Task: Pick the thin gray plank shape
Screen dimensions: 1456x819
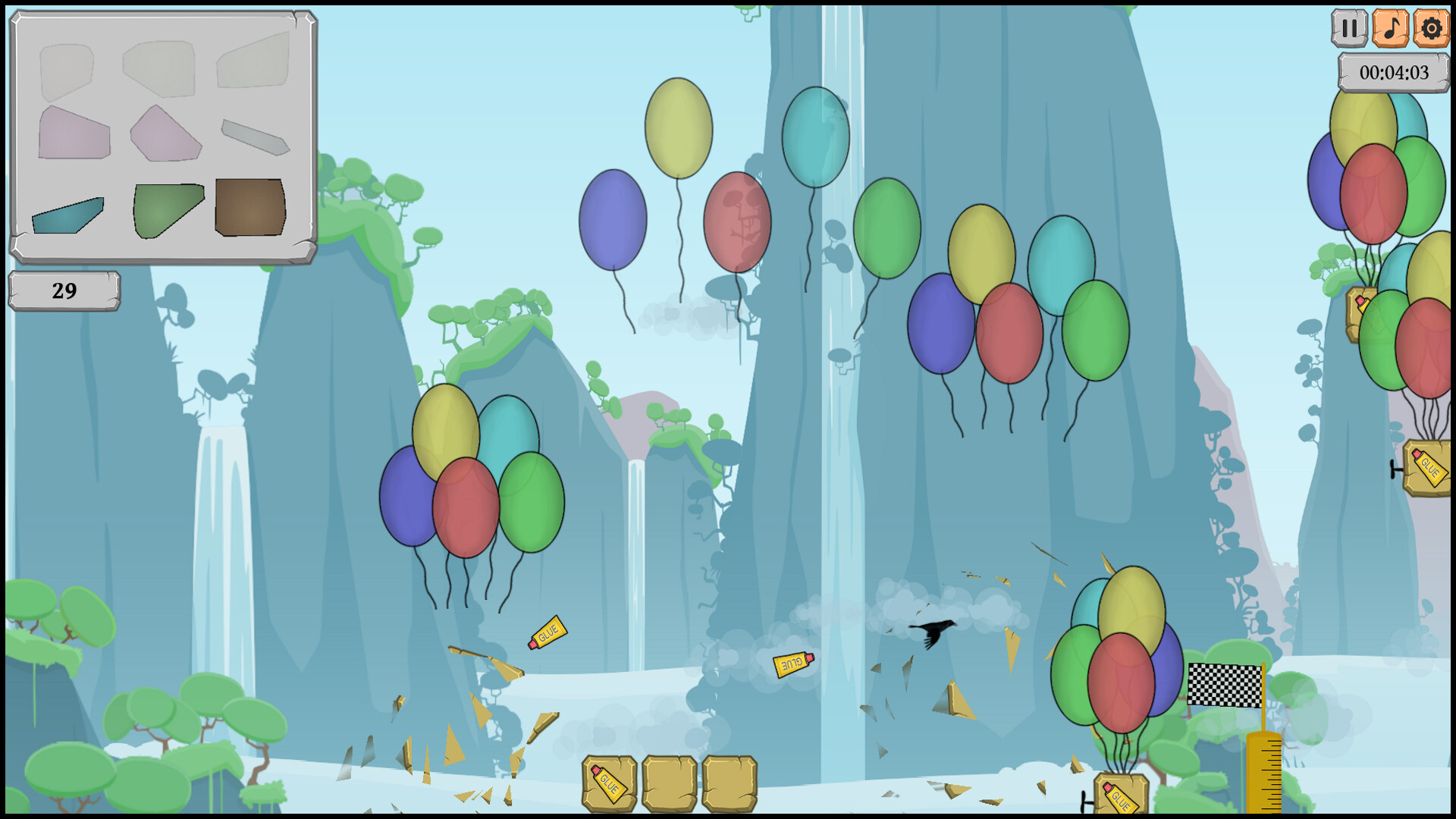Action: (x=254, y=135)
